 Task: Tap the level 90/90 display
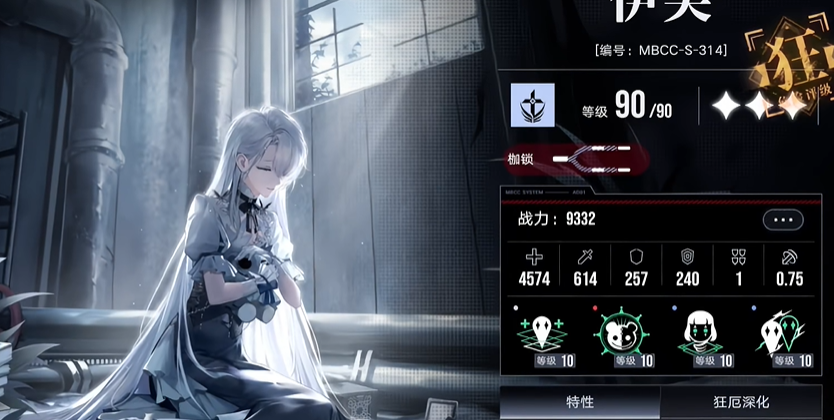point(629,108)
